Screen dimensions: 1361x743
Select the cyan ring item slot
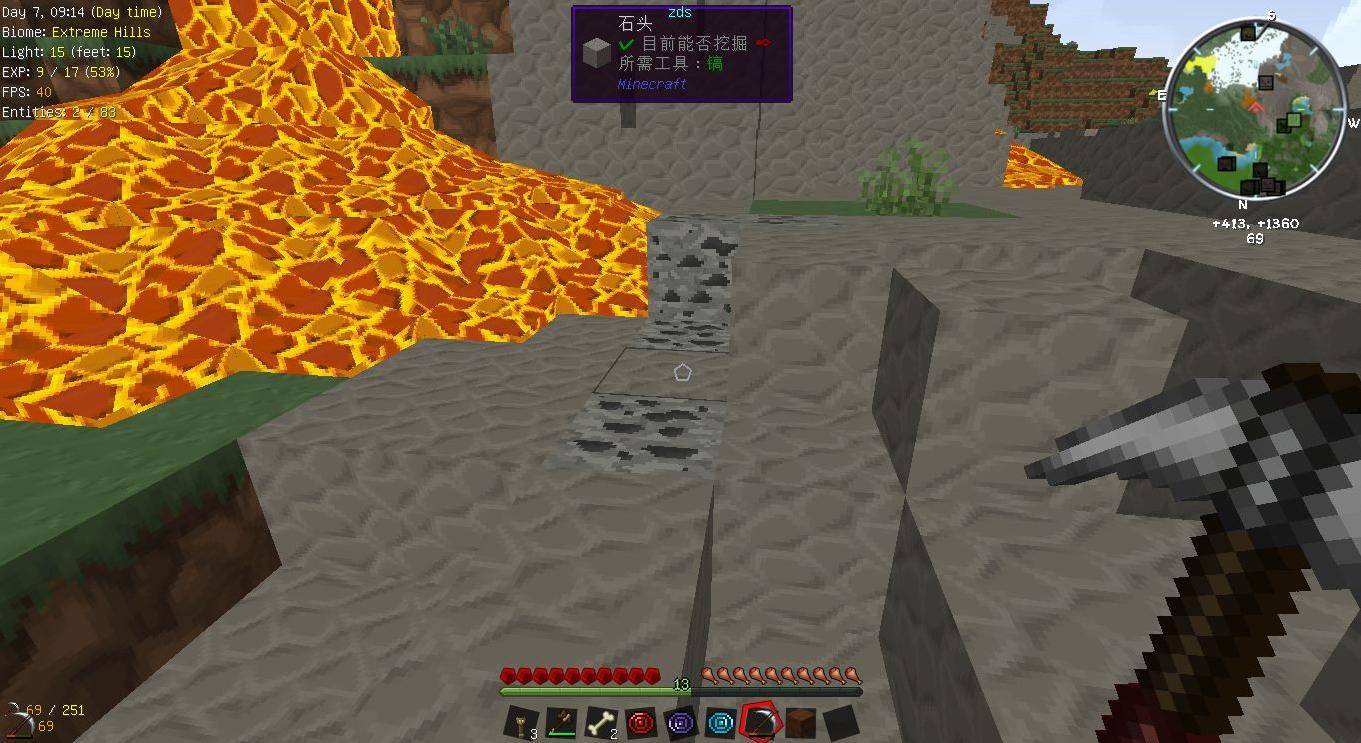pos(721,722)
